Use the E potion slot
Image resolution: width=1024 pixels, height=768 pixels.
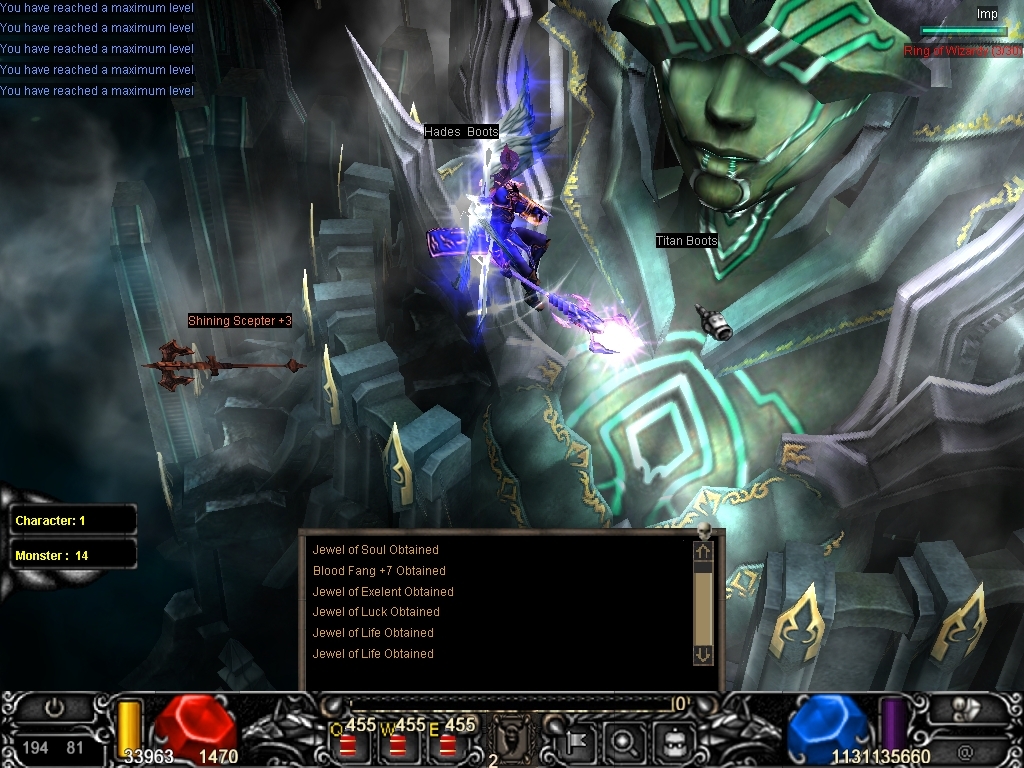(x=447, y=743)
